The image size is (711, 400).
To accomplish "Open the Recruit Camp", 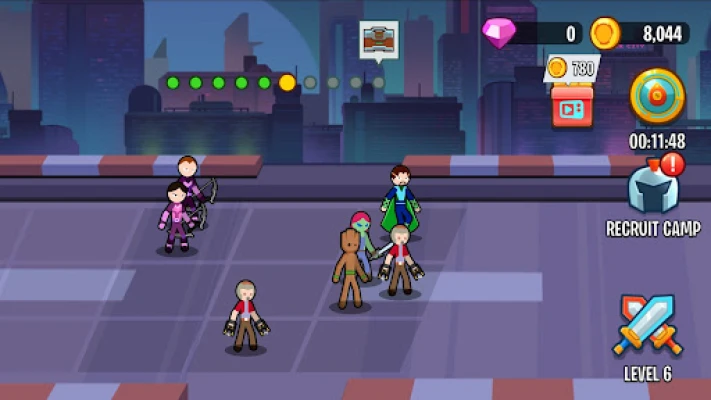I will click(652, 190).
